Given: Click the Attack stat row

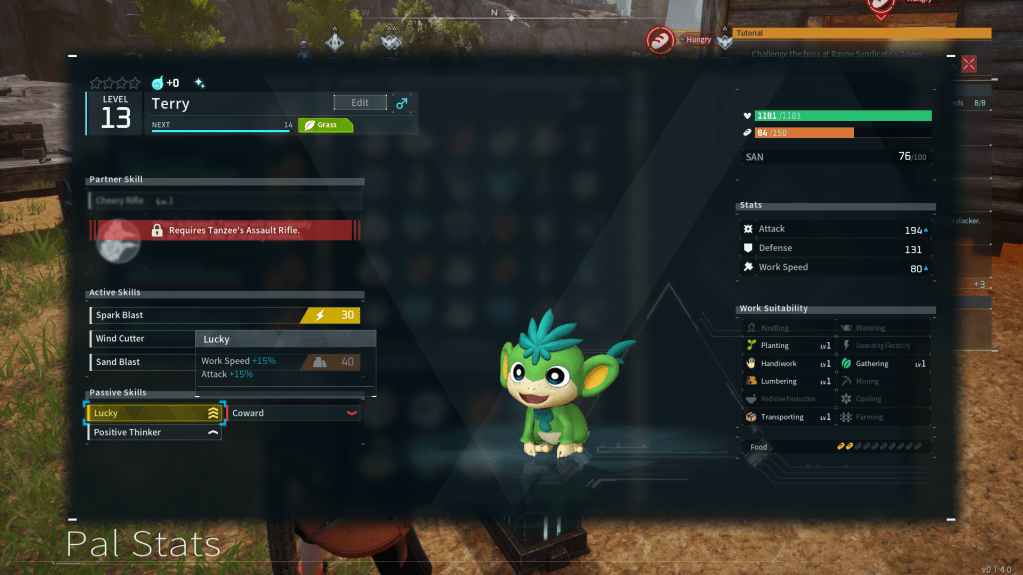Looking at the screenshot, I should click(836, 230).
